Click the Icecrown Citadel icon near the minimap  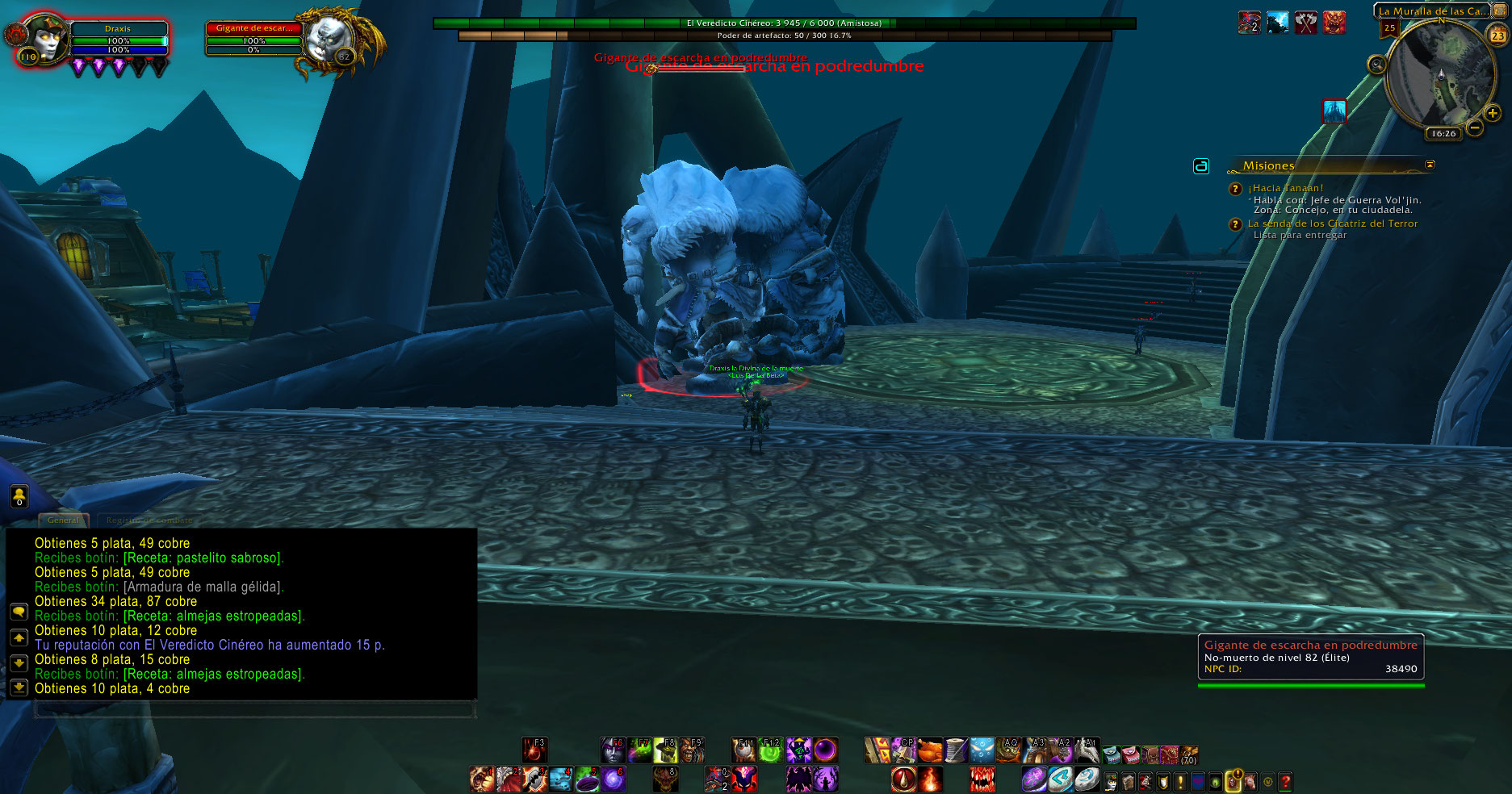pos(1334,111)
